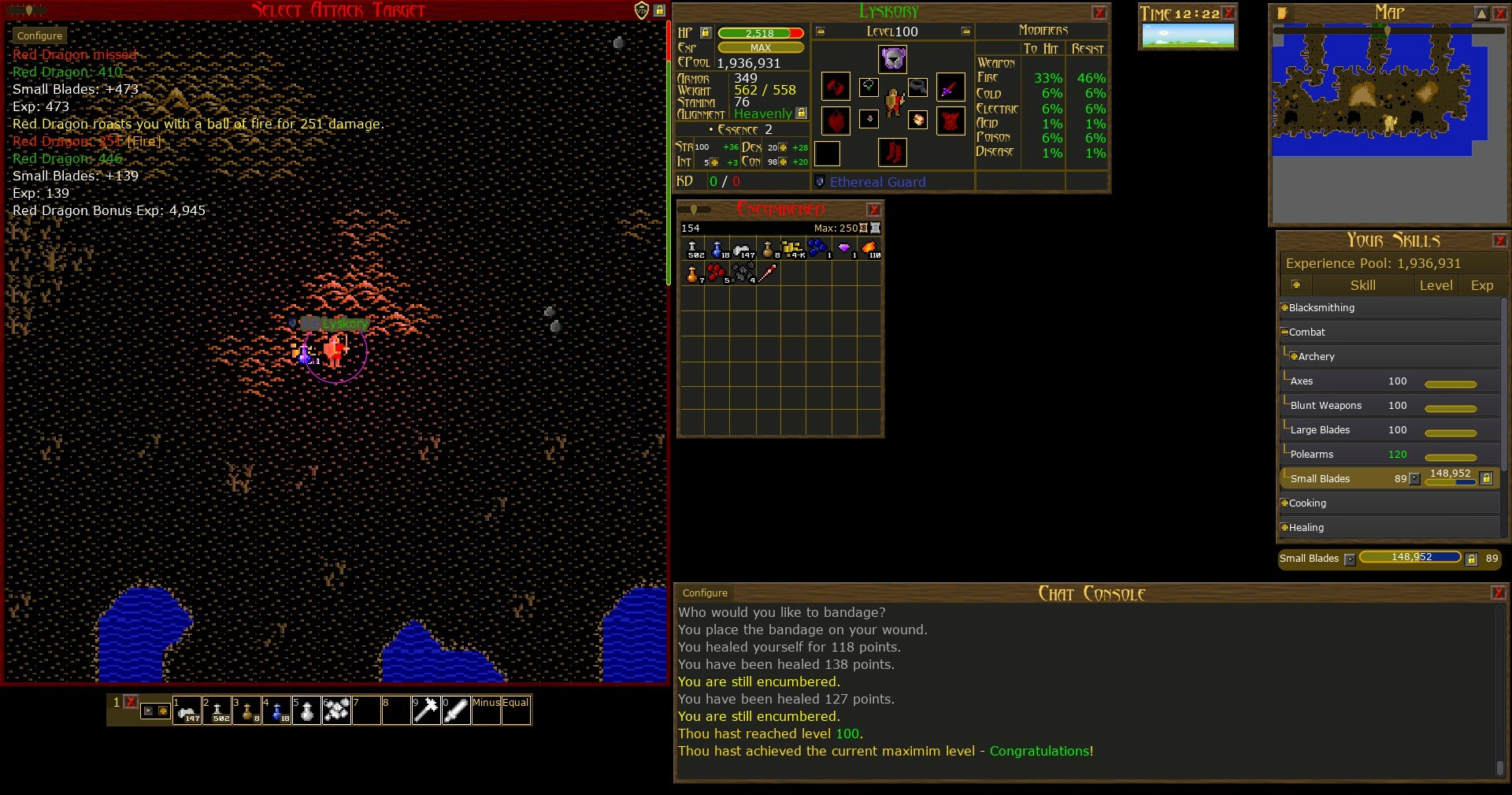Select the chest armor slot in Lyskory's equipment
The image size is (1512, 795).
coord(951,121)
